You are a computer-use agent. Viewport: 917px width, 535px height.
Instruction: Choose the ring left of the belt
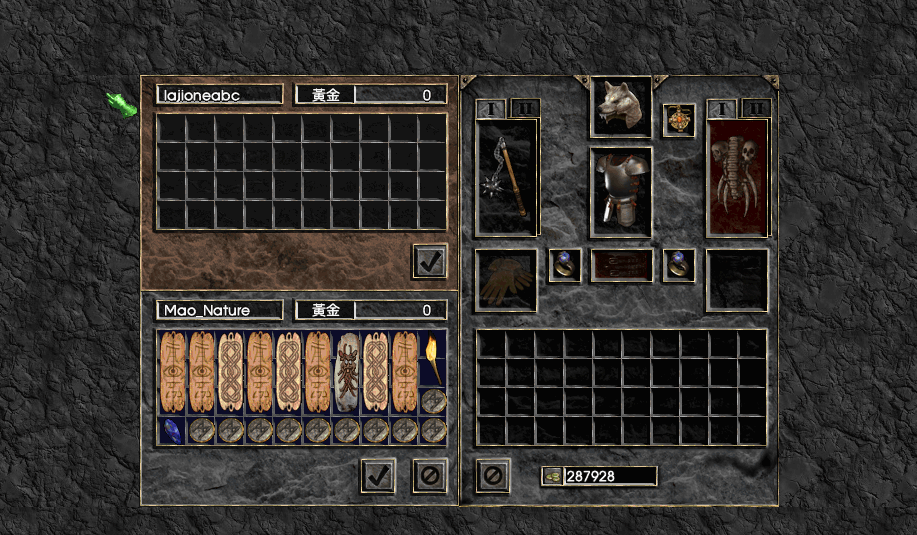[x=565, y=265]
